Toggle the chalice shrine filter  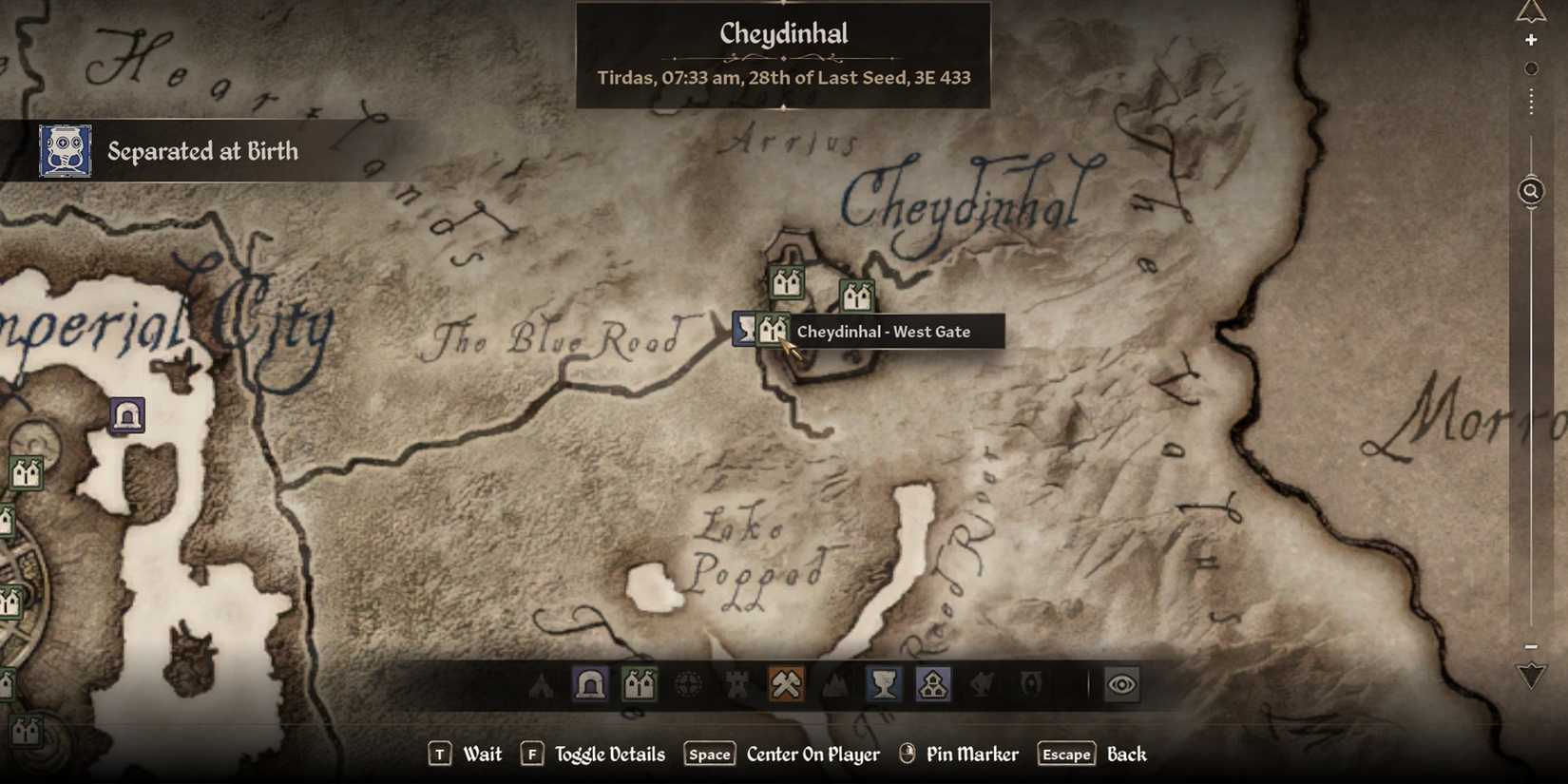(x=884, y=682)
